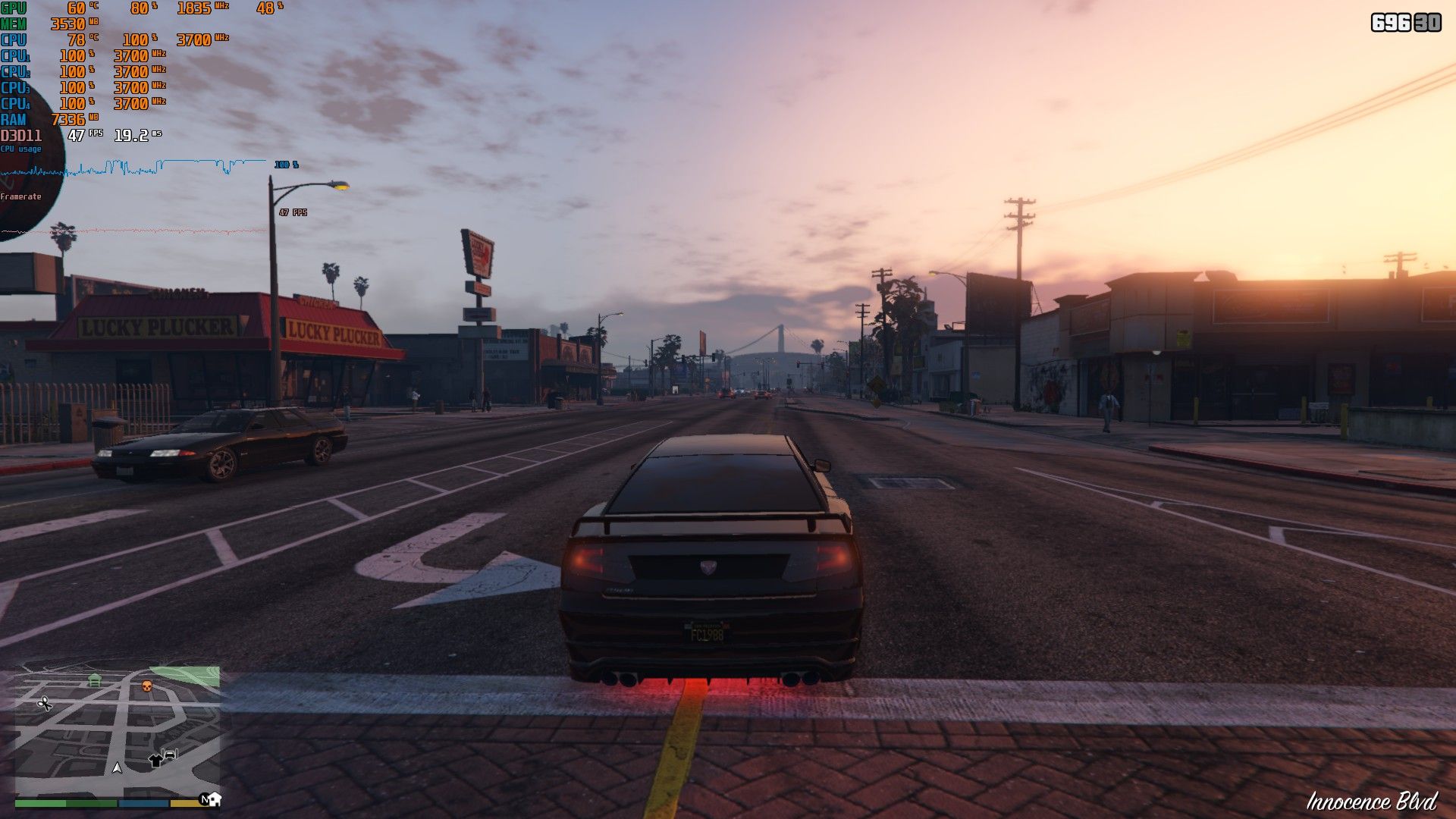Click the green garage marker on the minimap
The height and width of the screenshot is (819, 1456).
pos(94,679)
